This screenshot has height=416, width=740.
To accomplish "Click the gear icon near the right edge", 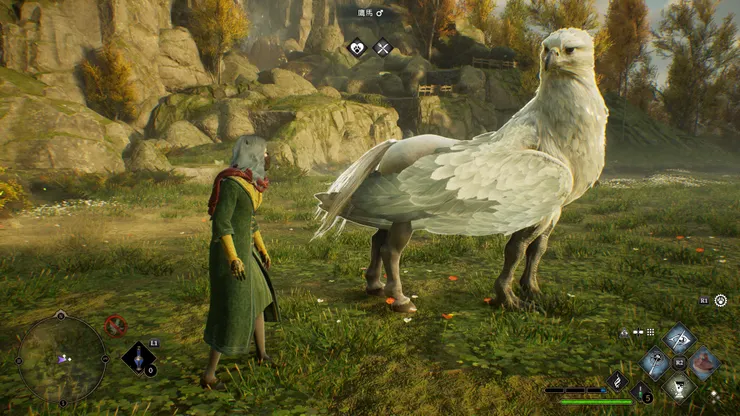I will (720, 300).
